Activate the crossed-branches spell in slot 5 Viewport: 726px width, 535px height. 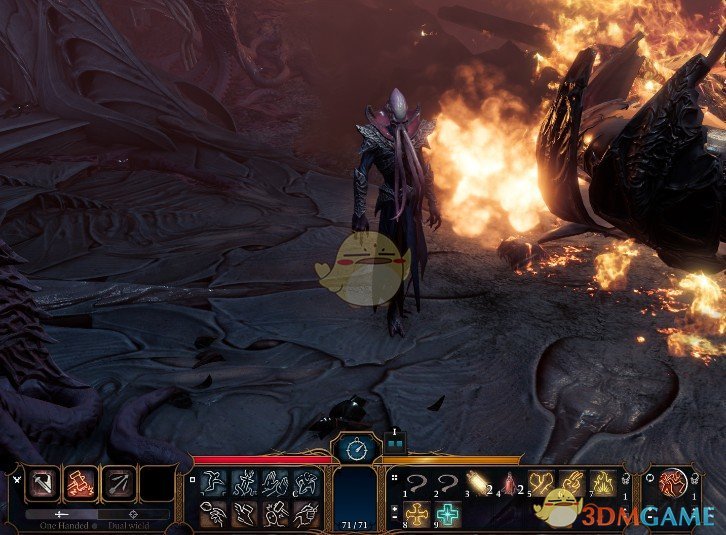[541, 483]
